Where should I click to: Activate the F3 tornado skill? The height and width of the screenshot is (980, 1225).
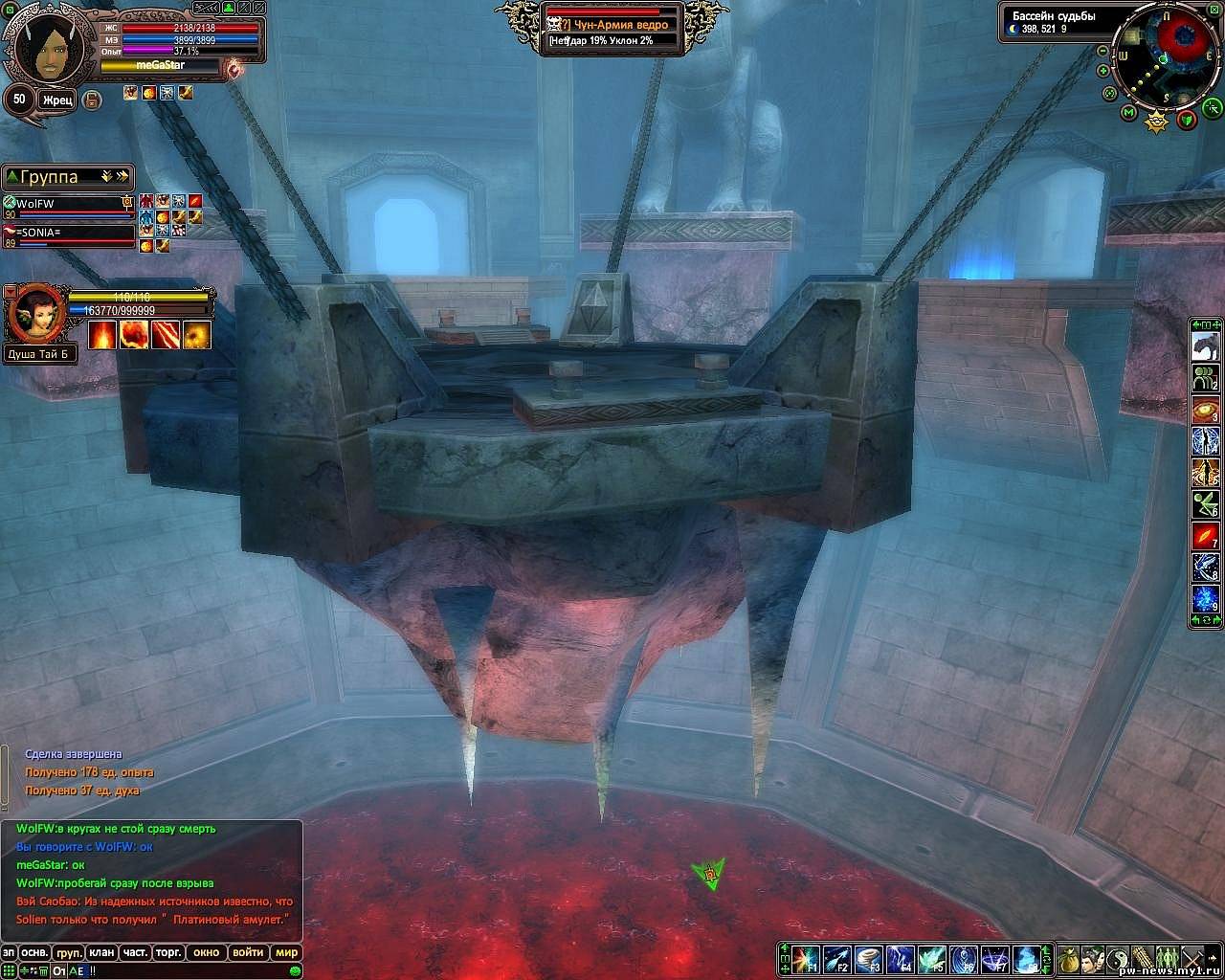869,959
